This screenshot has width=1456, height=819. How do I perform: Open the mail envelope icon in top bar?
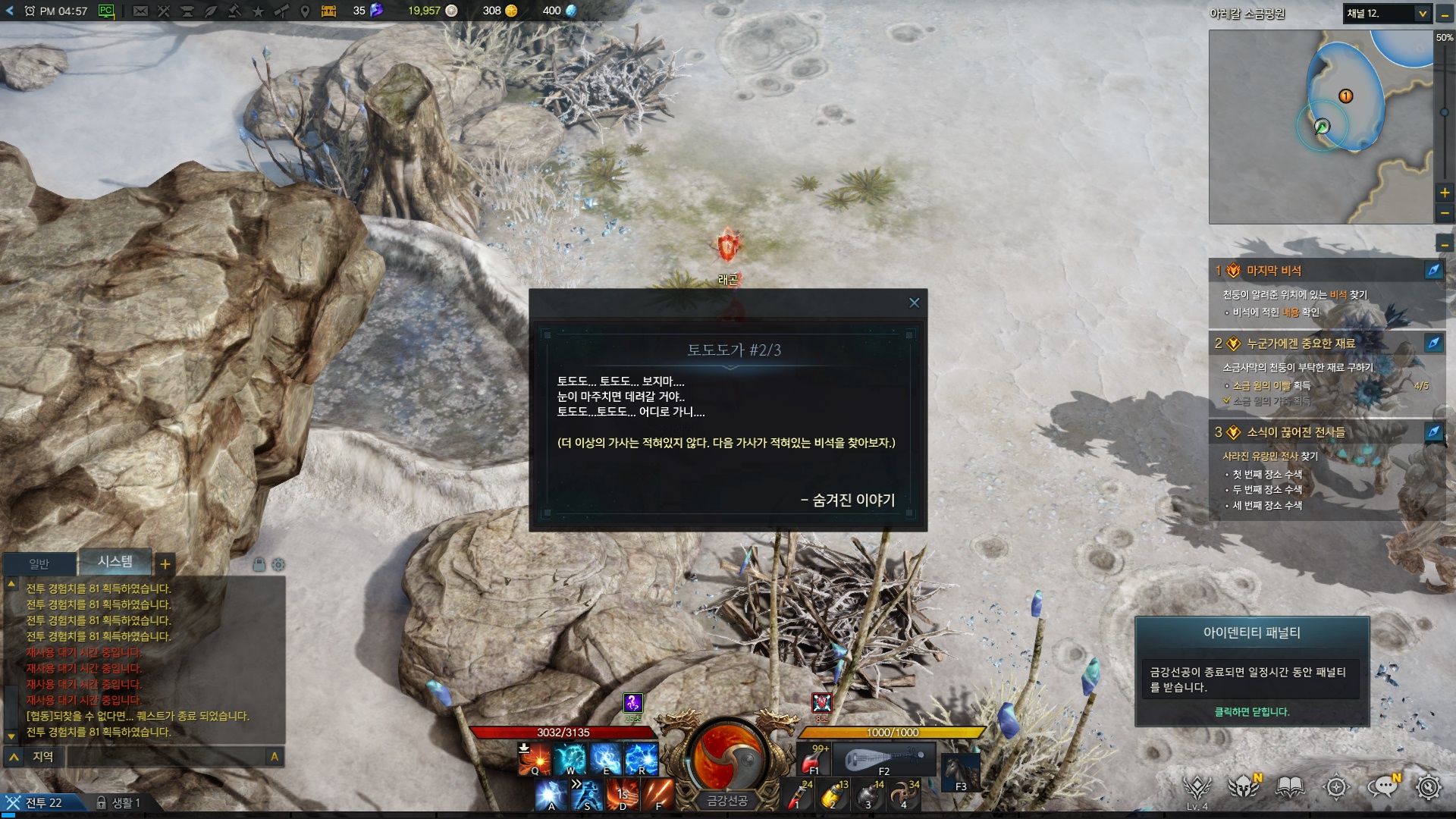[x=140, y=11]
